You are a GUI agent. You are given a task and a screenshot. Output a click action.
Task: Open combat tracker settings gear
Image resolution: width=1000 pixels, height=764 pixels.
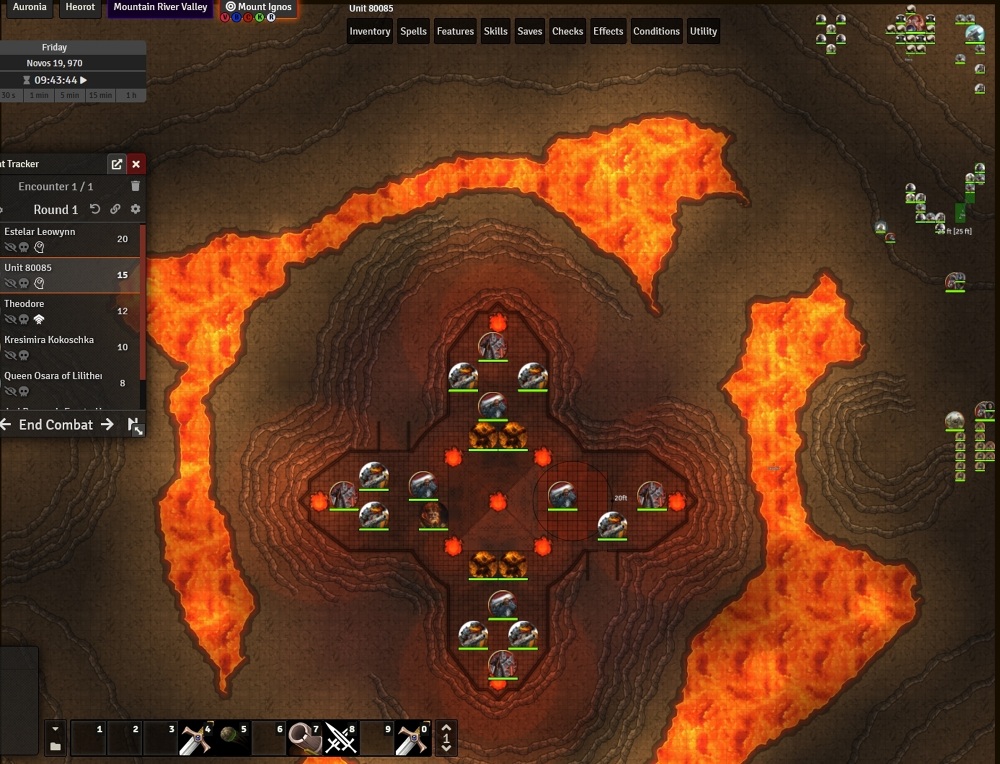pyautogui.click(x=136, y=210)
